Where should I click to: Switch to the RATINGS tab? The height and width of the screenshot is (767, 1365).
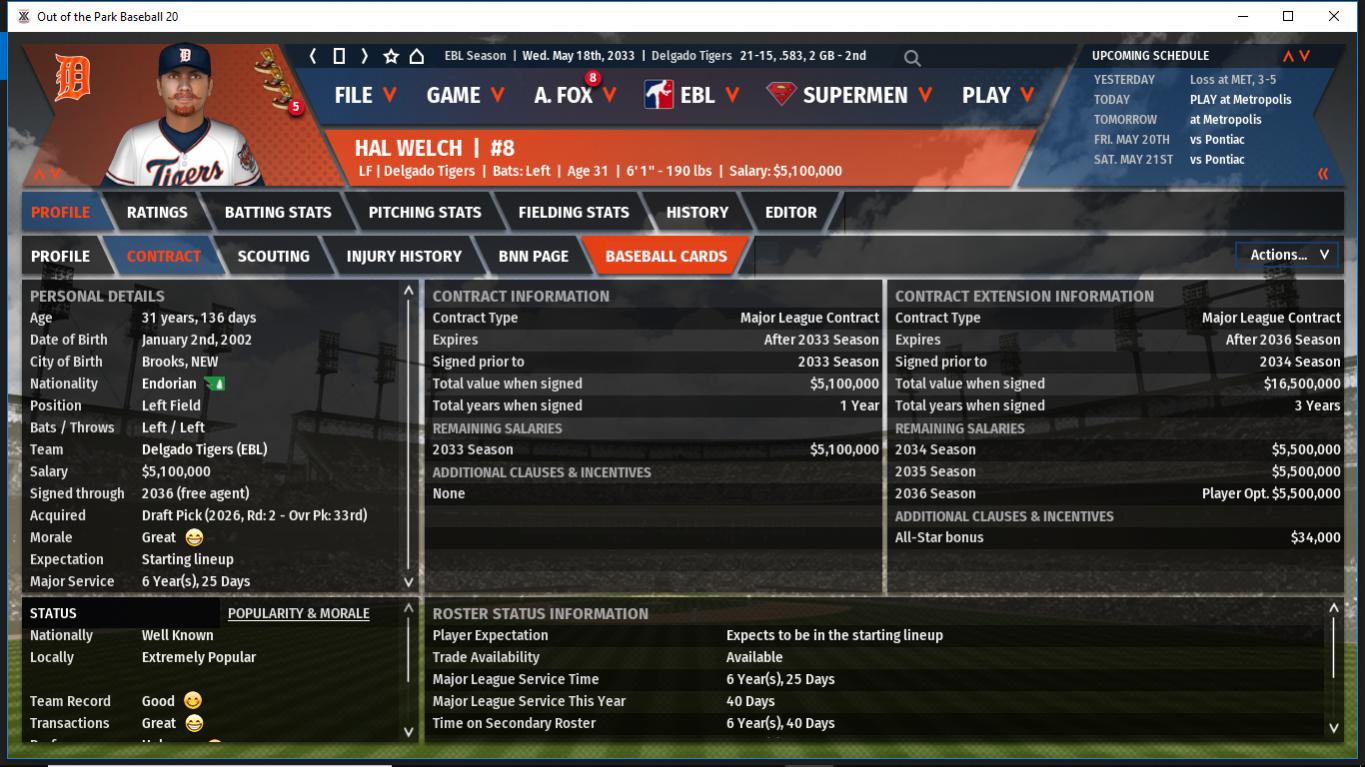[157, 212]
